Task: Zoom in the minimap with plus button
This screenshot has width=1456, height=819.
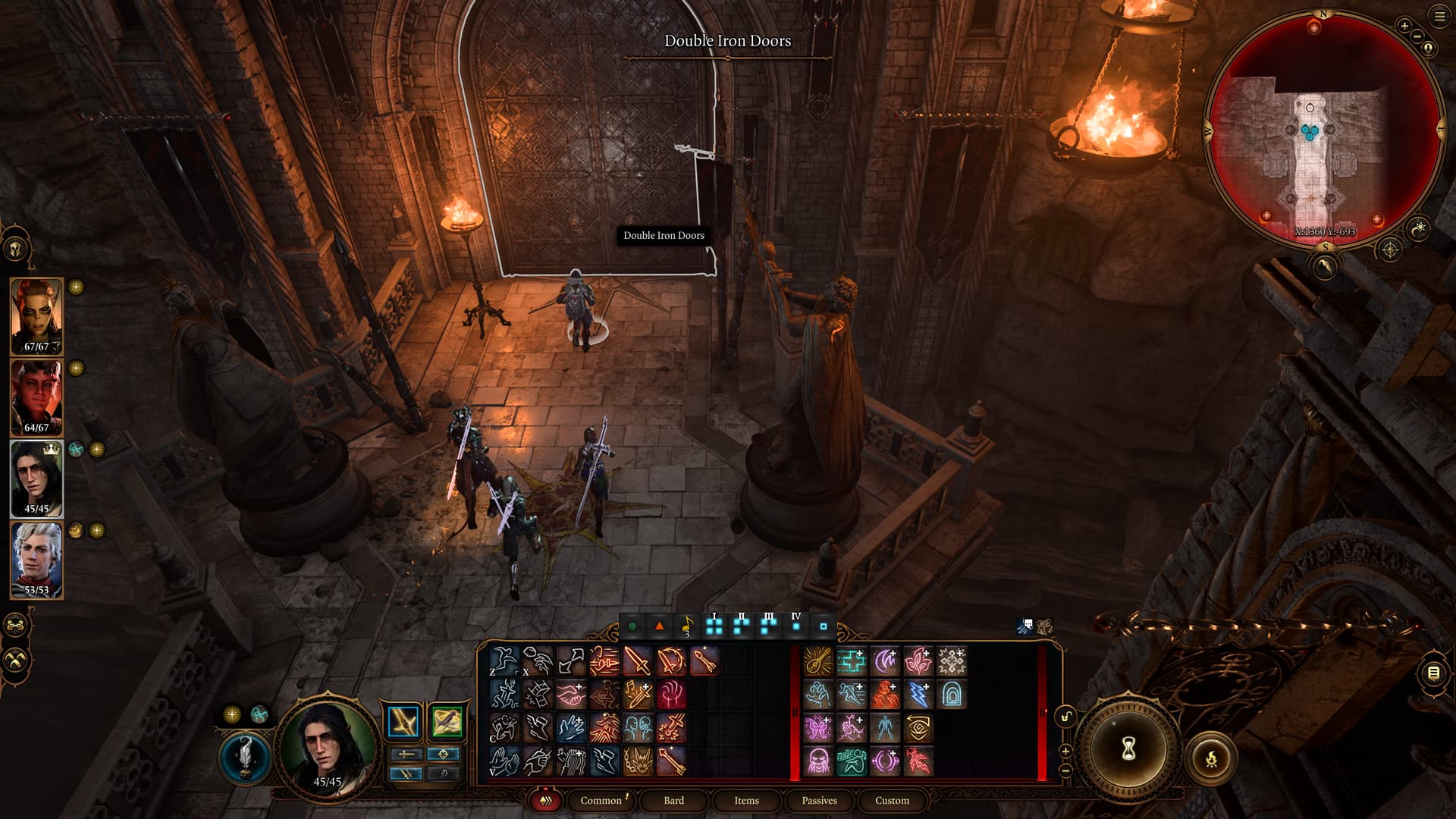Action: (x=1404, y=27)
